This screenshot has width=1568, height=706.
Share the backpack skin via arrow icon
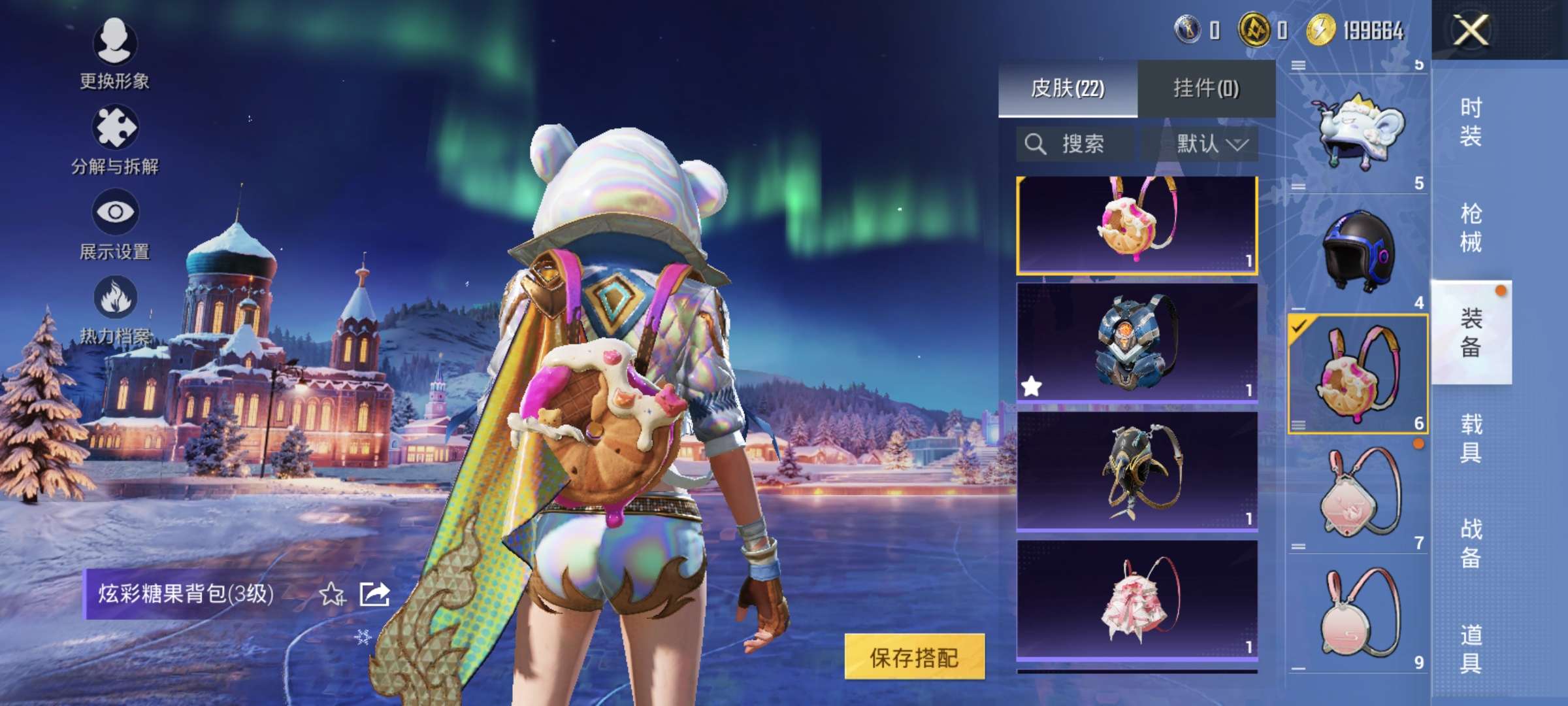(375, 594)
